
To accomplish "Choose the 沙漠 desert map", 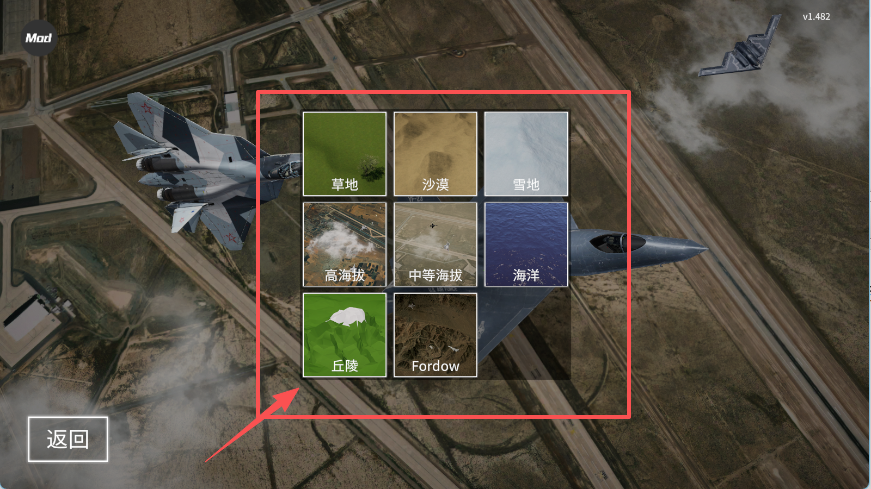I will click(435, 153).
